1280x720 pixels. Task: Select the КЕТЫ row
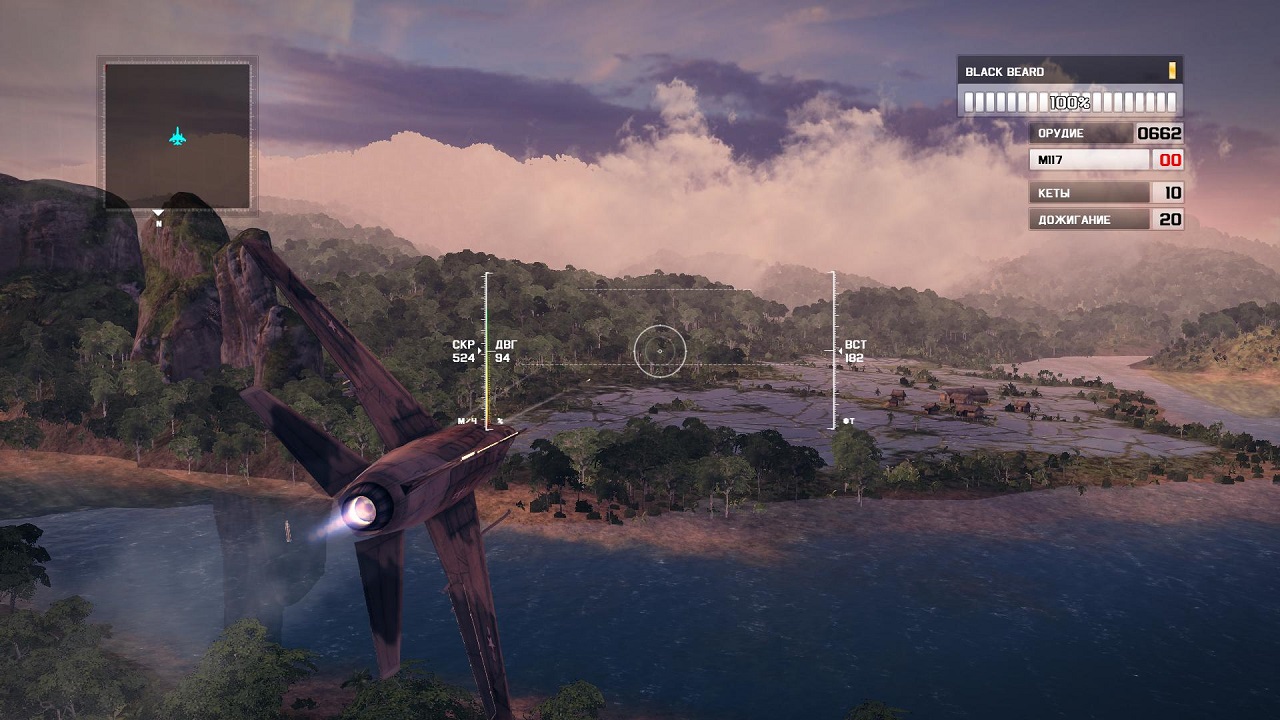(1105, 193)
